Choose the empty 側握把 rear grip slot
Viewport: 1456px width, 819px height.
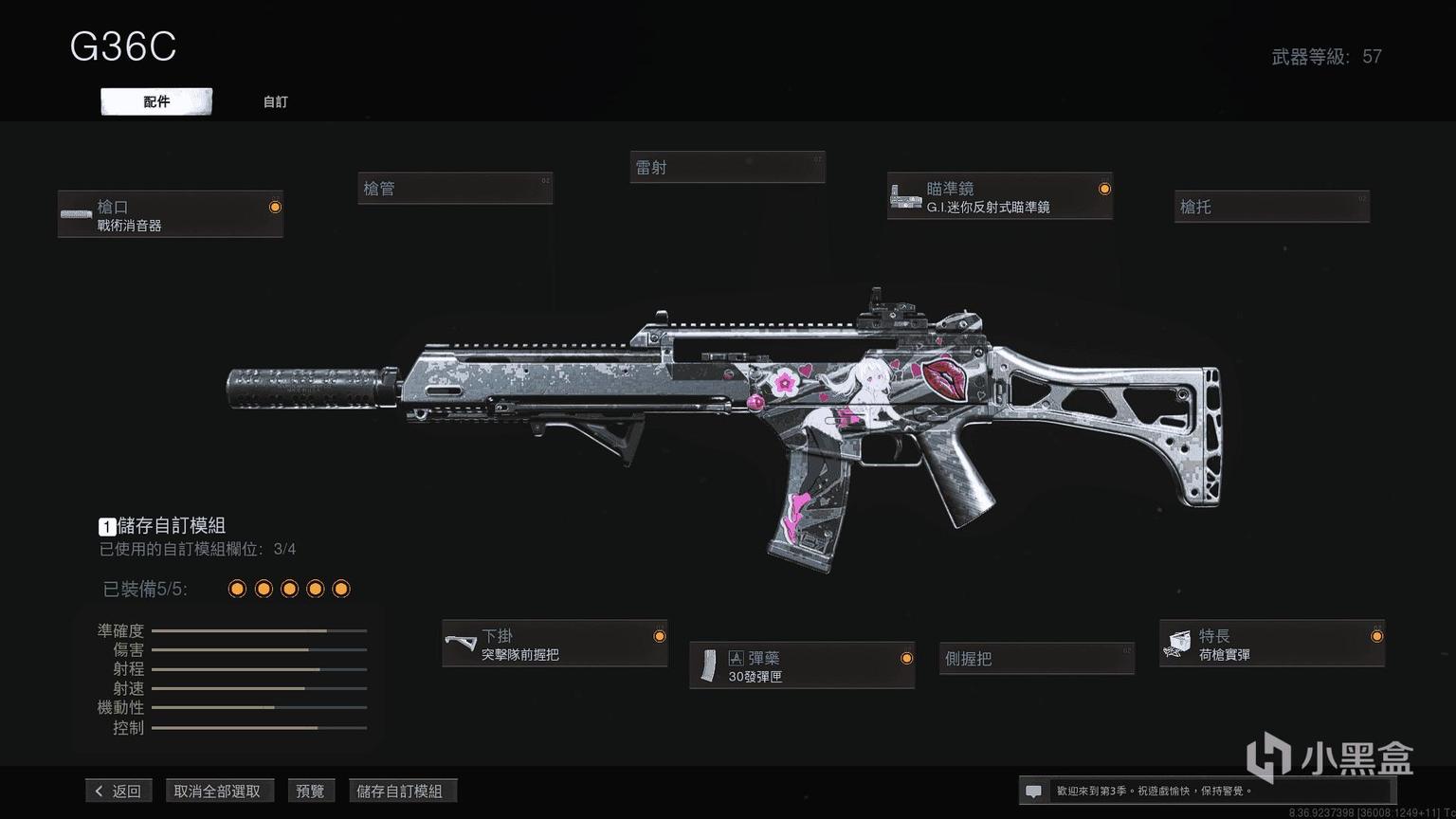tap(1037, 658)
